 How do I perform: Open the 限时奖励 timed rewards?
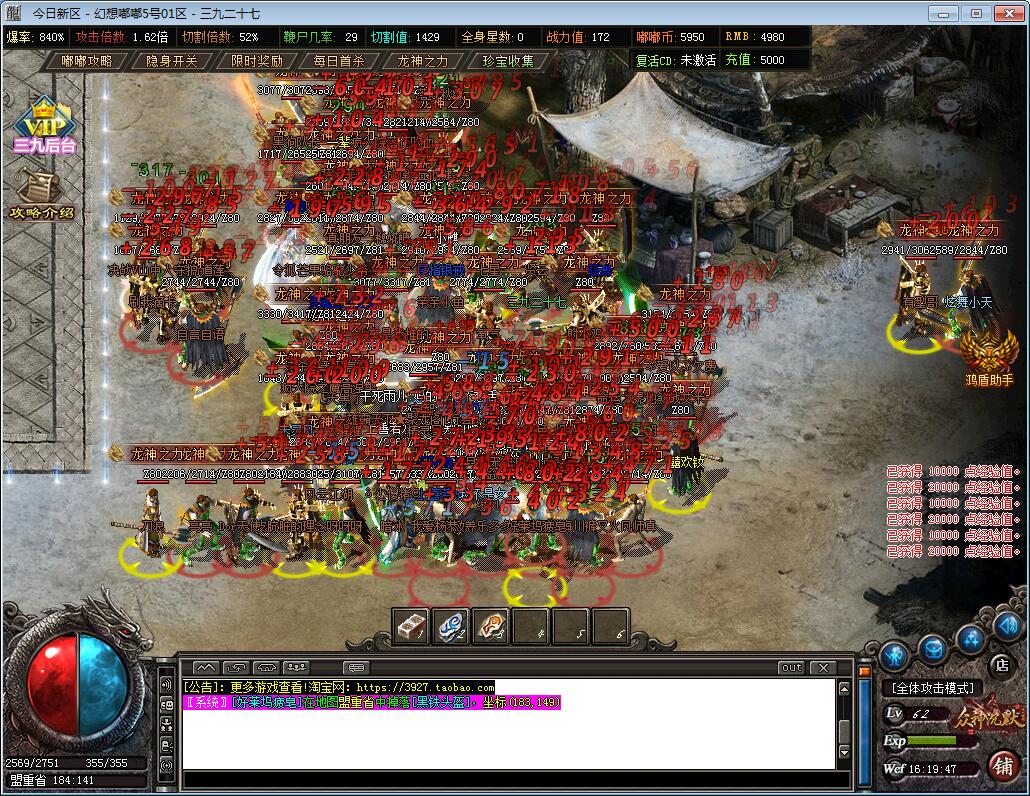257,61
